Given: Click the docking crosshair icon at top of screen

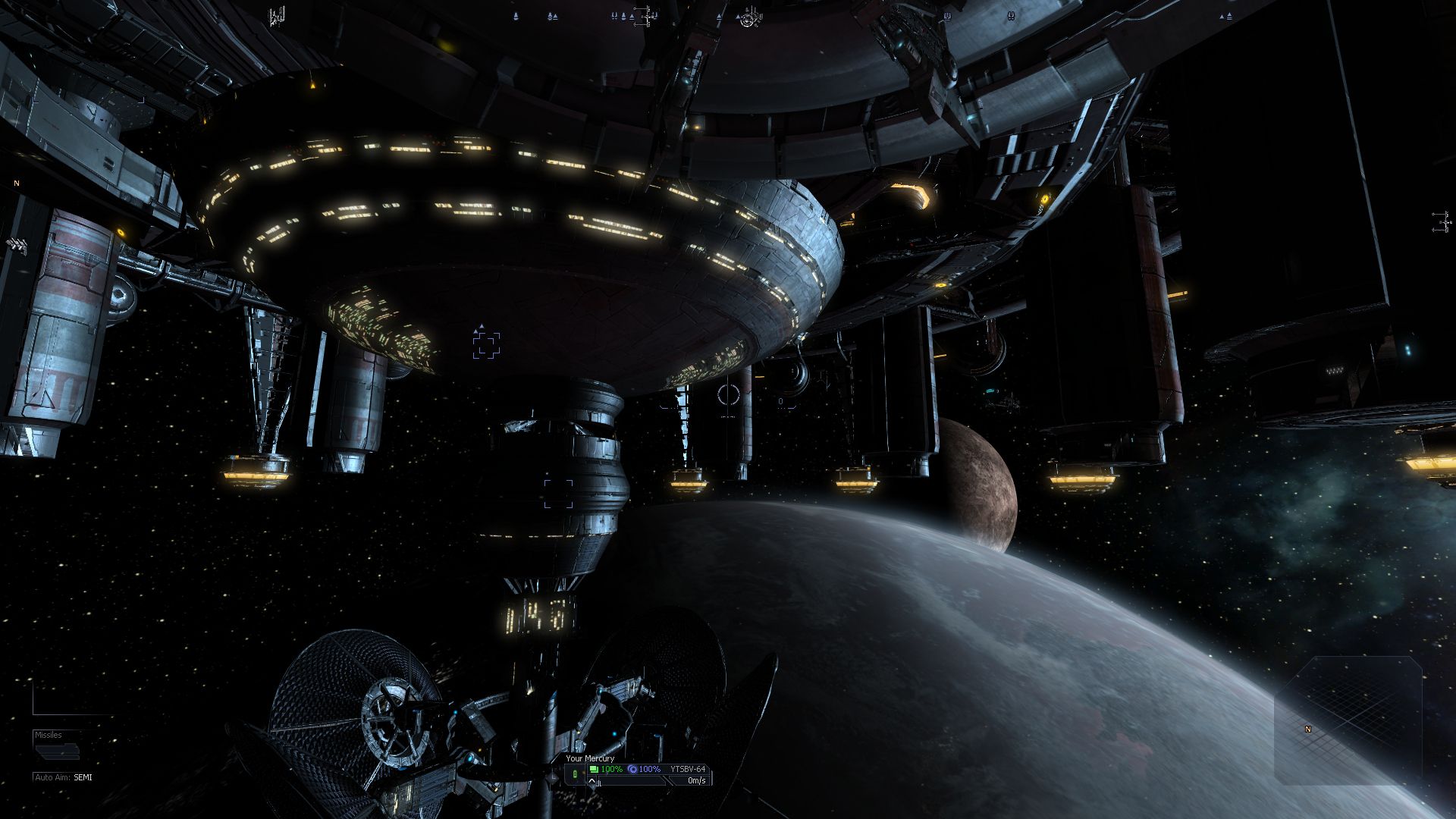Looking at the screenshot, I should 648,17.
